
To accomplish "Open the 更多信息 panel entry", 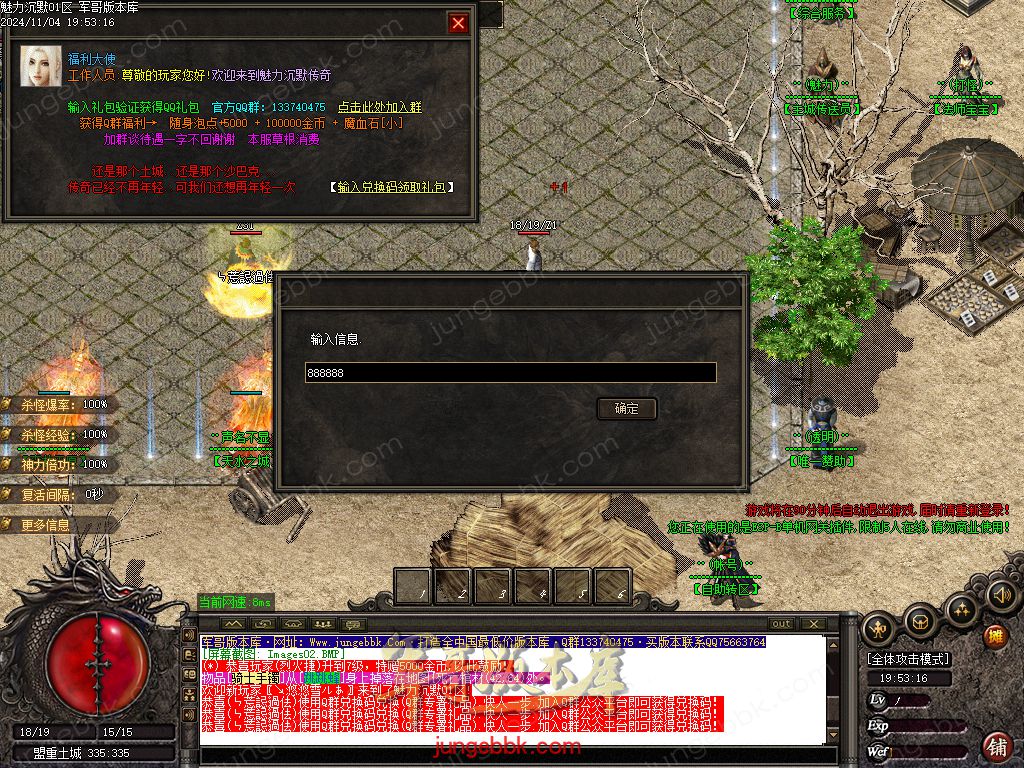I will [46, 525].
